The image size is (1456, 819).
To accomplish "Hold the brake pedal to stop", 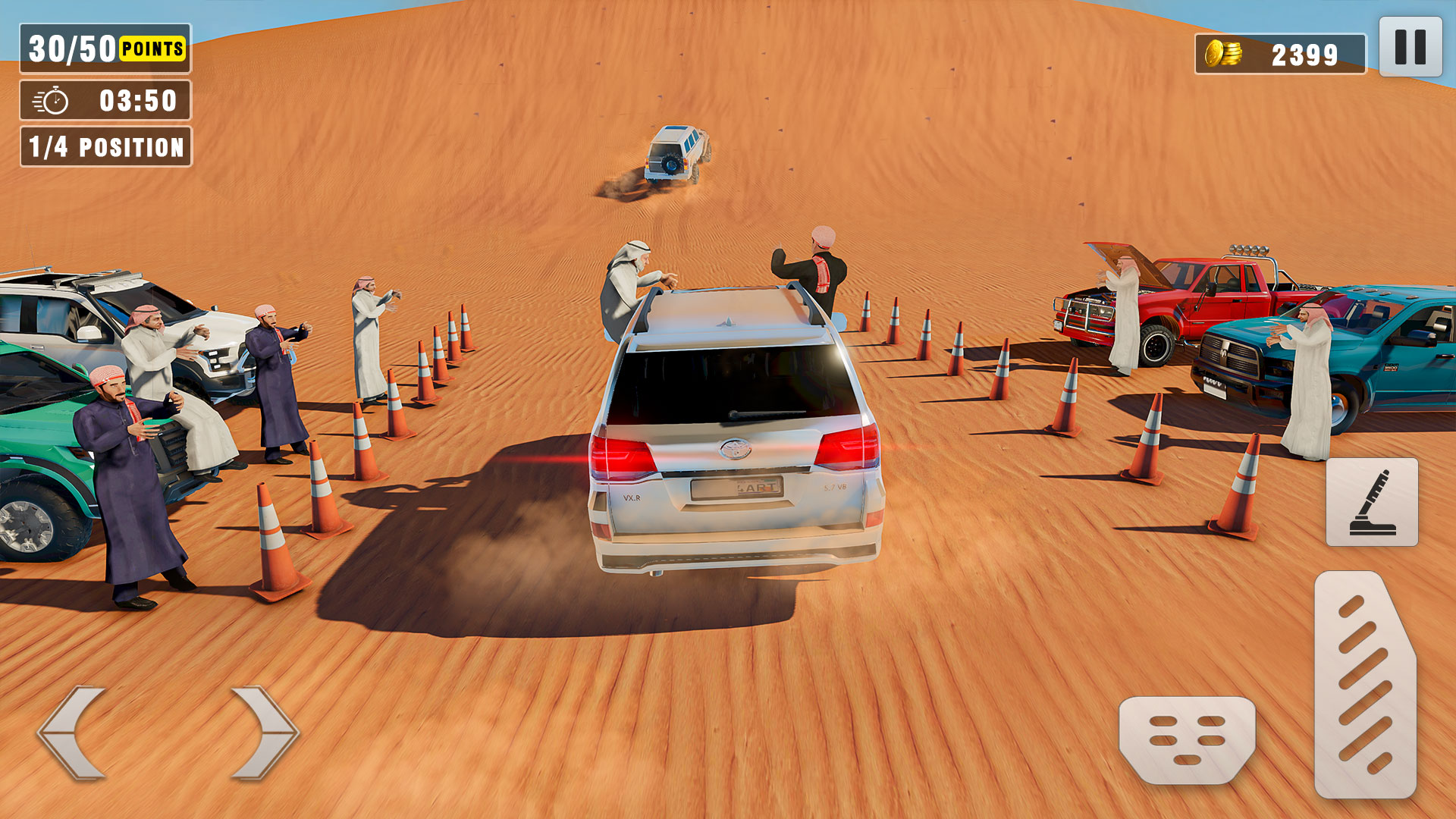I will [x=1185, y=739].
